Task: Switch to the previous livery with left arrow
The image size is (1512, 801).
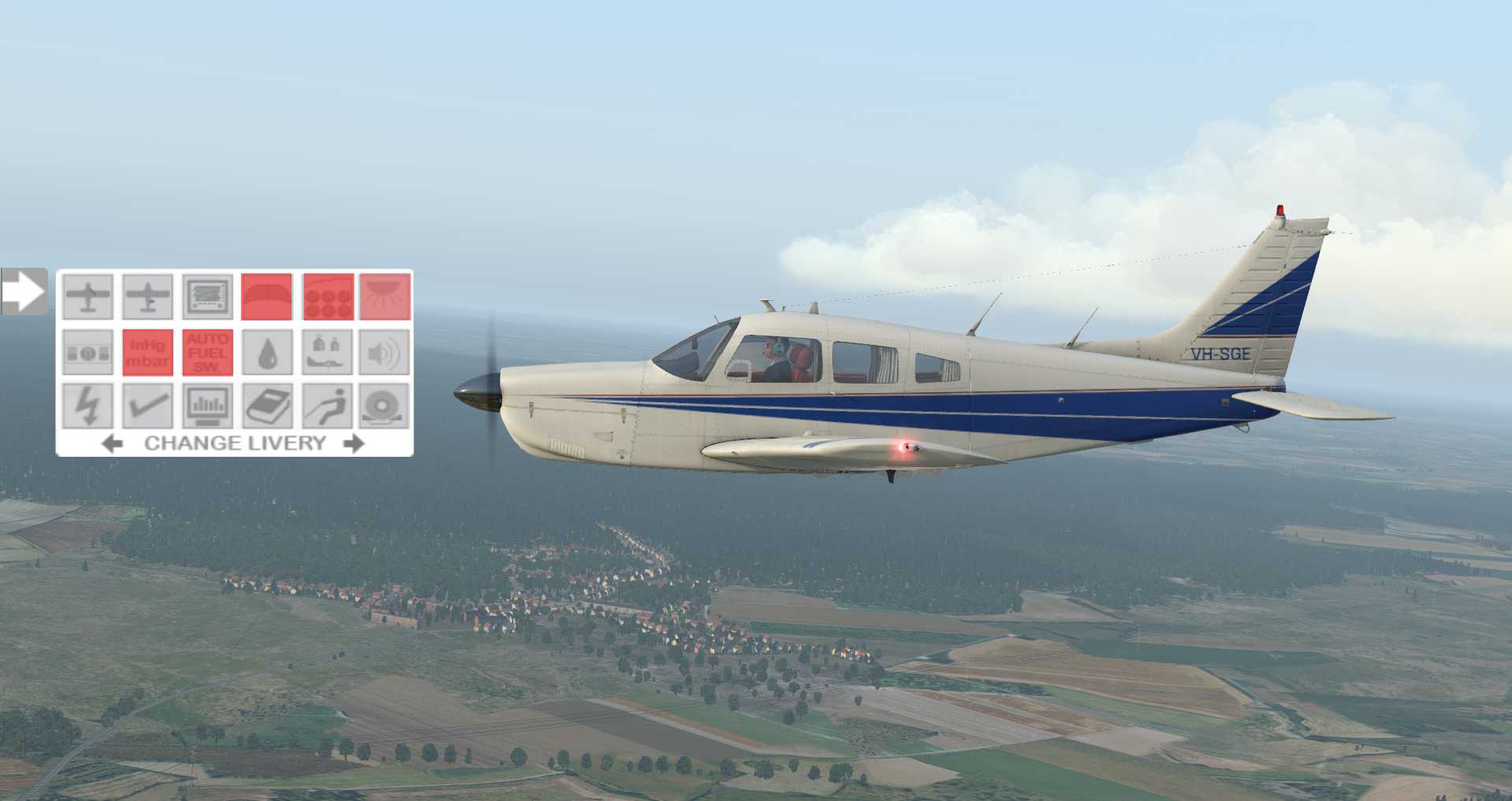Action: (113, 443)
